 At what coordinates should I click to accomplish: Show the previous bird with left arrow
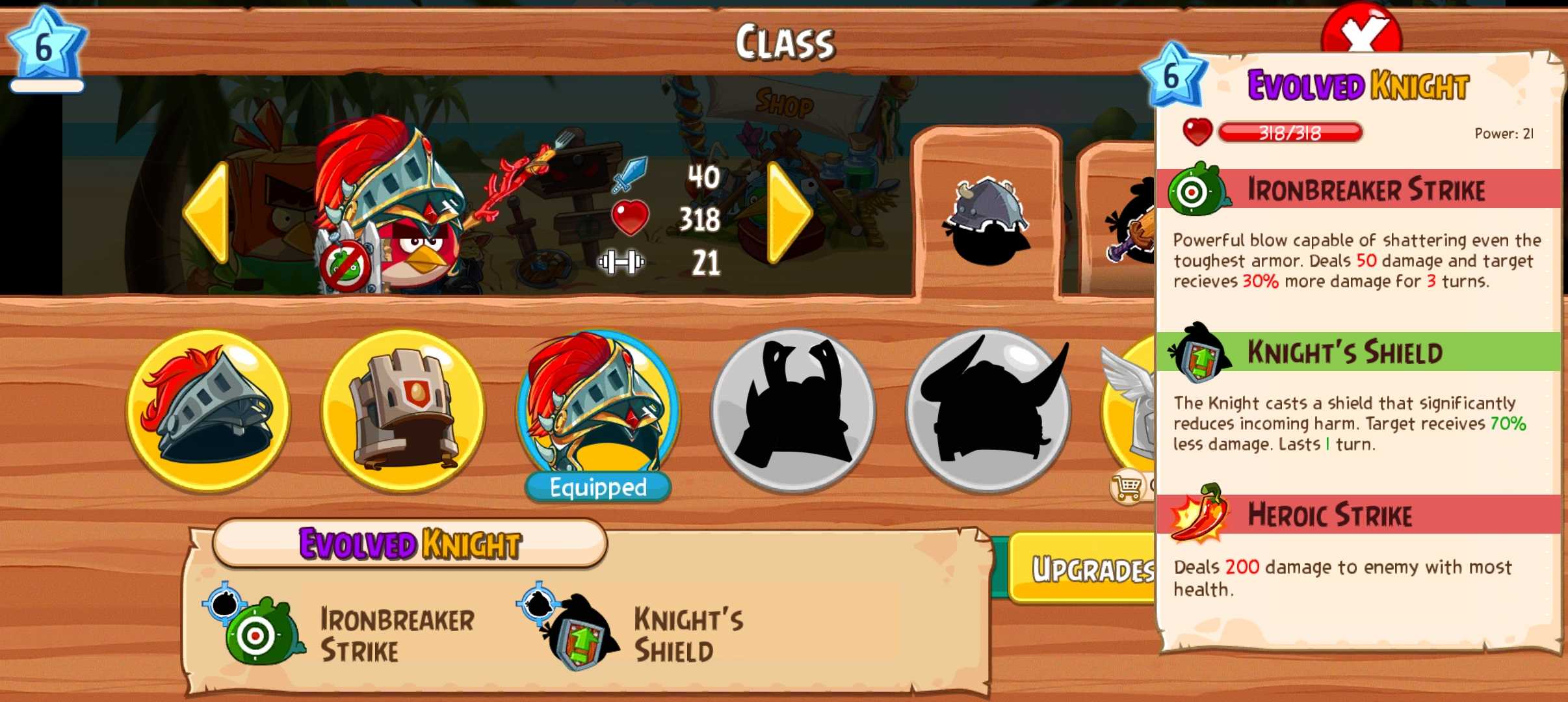(208, 214)
